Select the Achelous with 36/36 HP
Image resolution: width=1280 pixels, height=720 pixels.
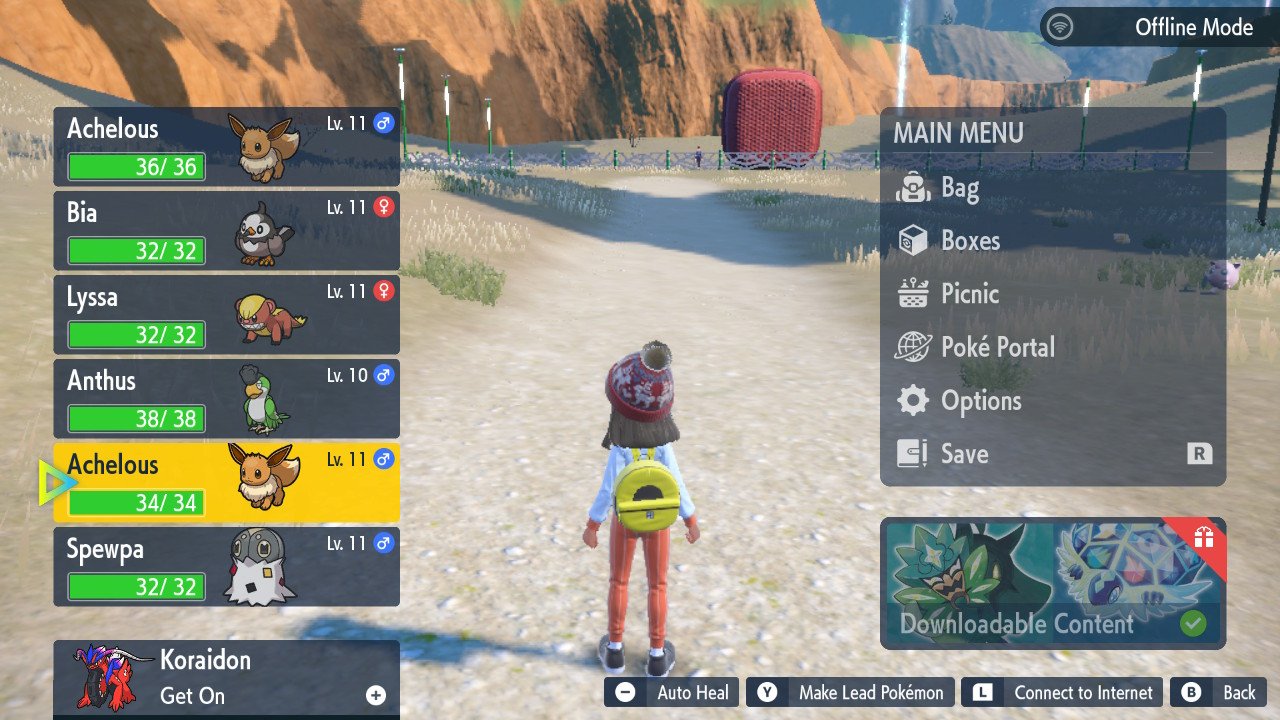(226, 147)
